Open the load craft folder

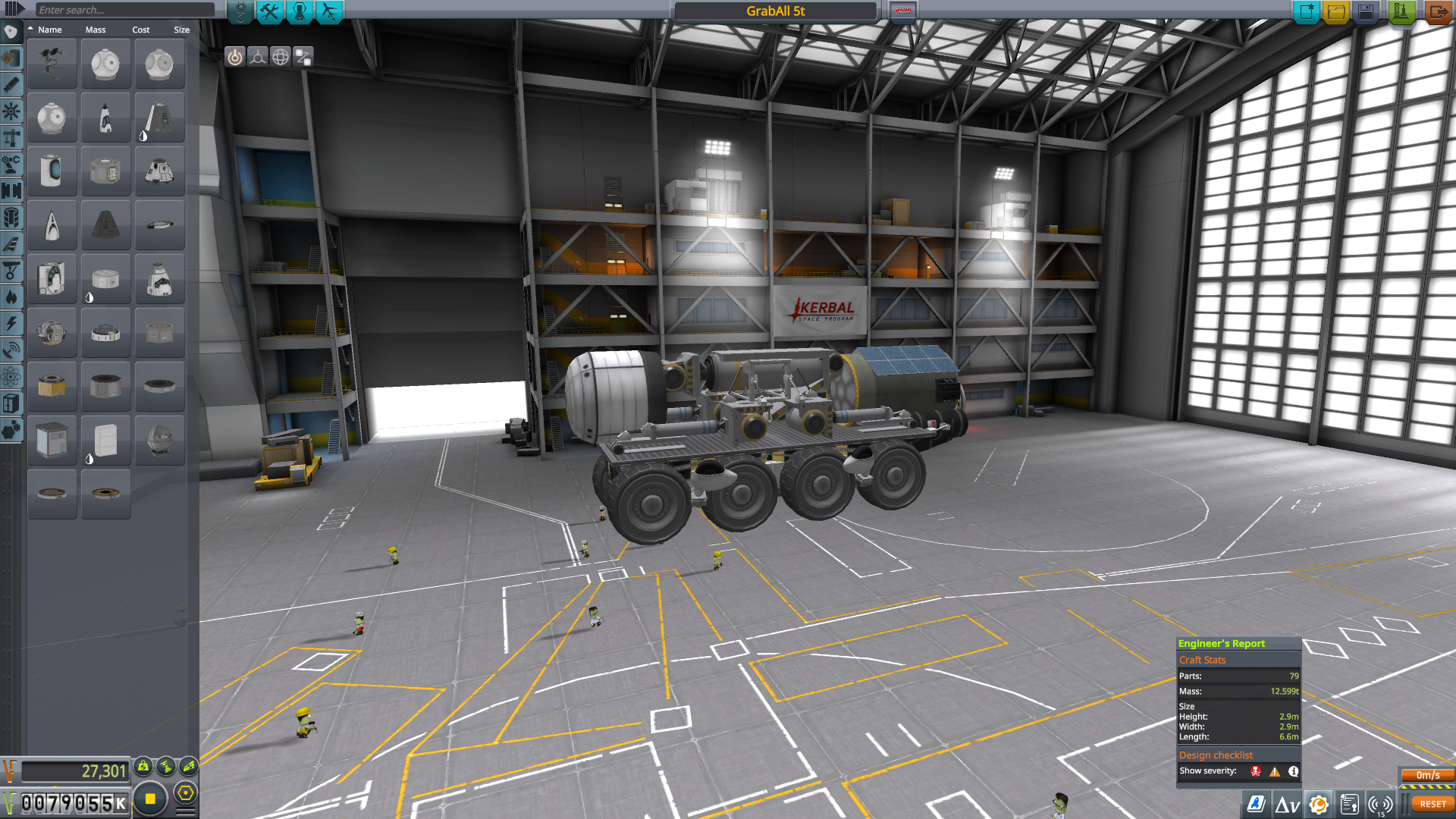coord(1336,11)
